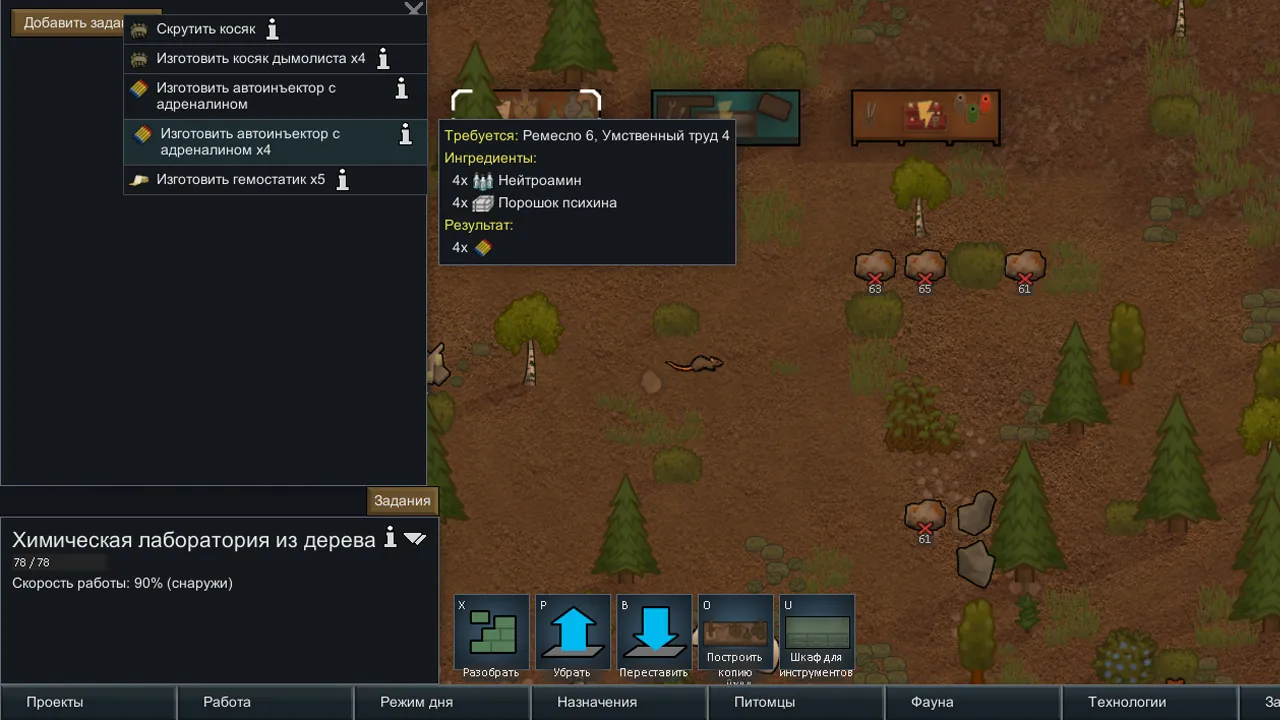
Task: Open the 'Питомцы' animals tab
Action: point(764,702)
